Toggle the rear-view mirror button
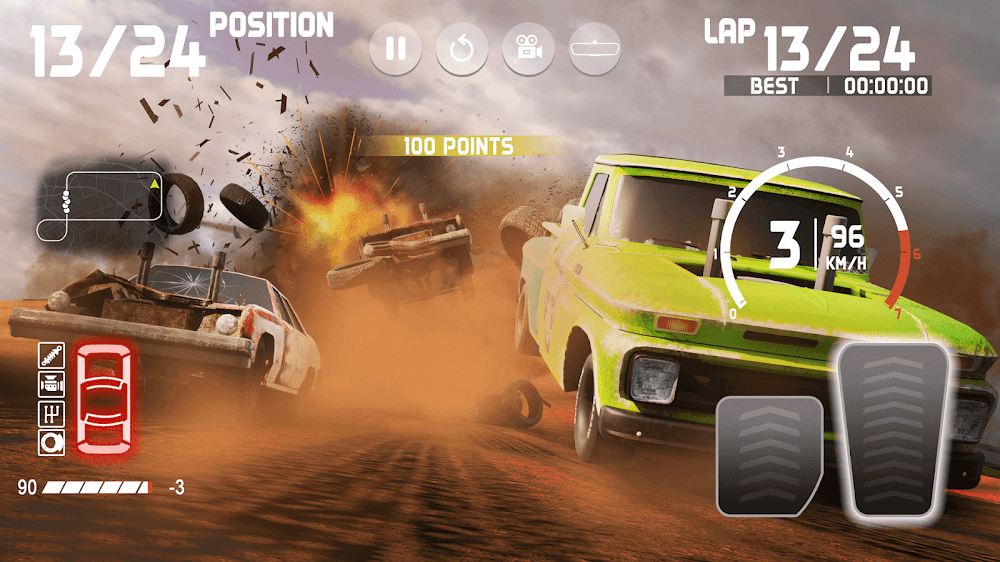Image resolution: width=1000 pixels, height=562 pixels. (595, 48)
